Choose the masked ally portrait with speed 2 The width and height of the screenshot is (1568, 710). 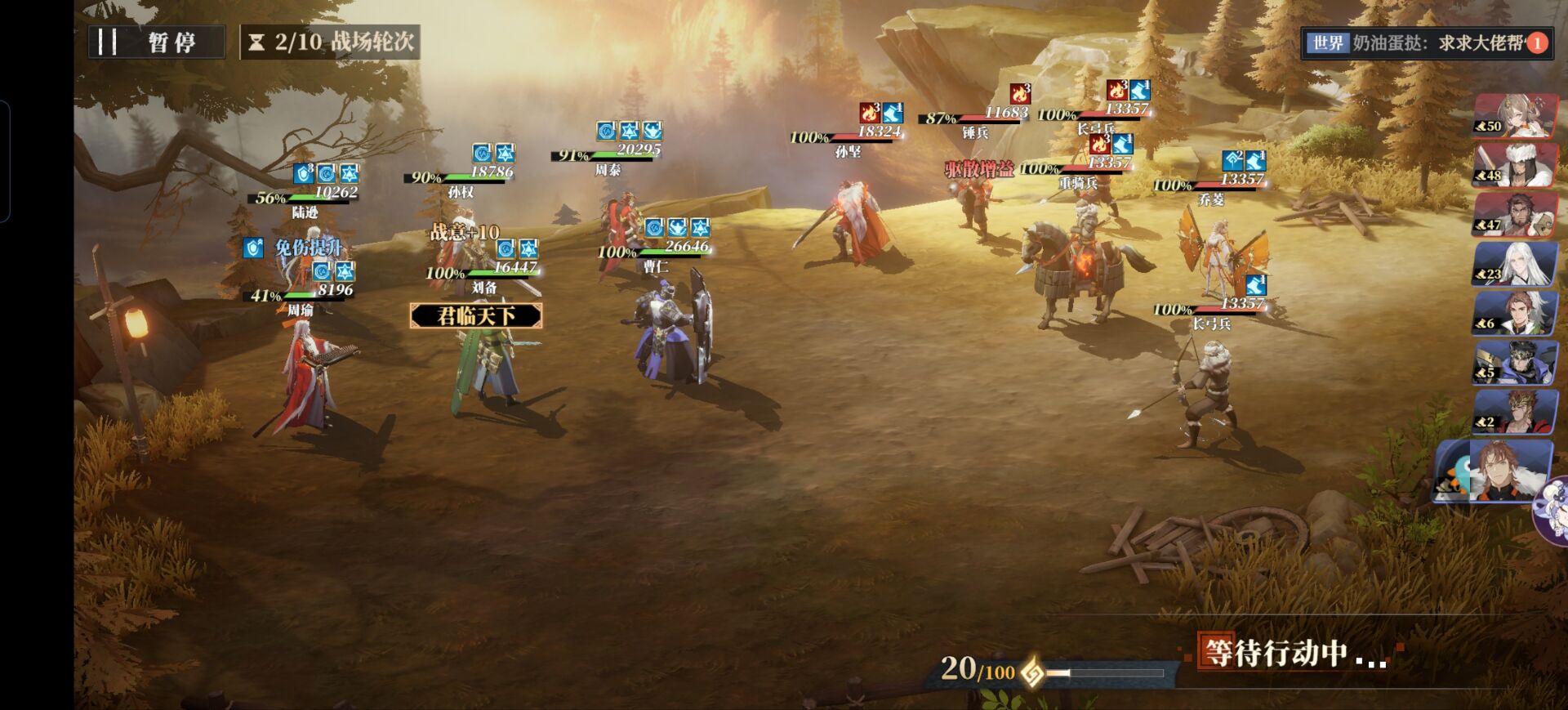coord(1515,412)
